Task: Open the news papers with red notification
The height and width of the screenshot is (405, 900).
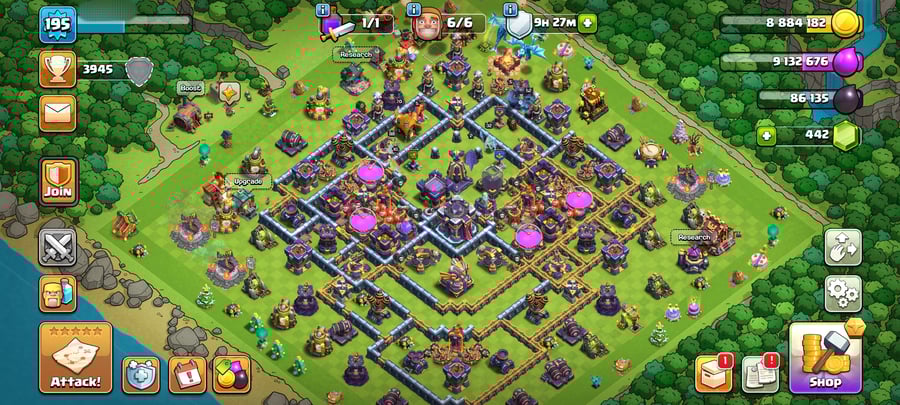Action: coord(761,373)
